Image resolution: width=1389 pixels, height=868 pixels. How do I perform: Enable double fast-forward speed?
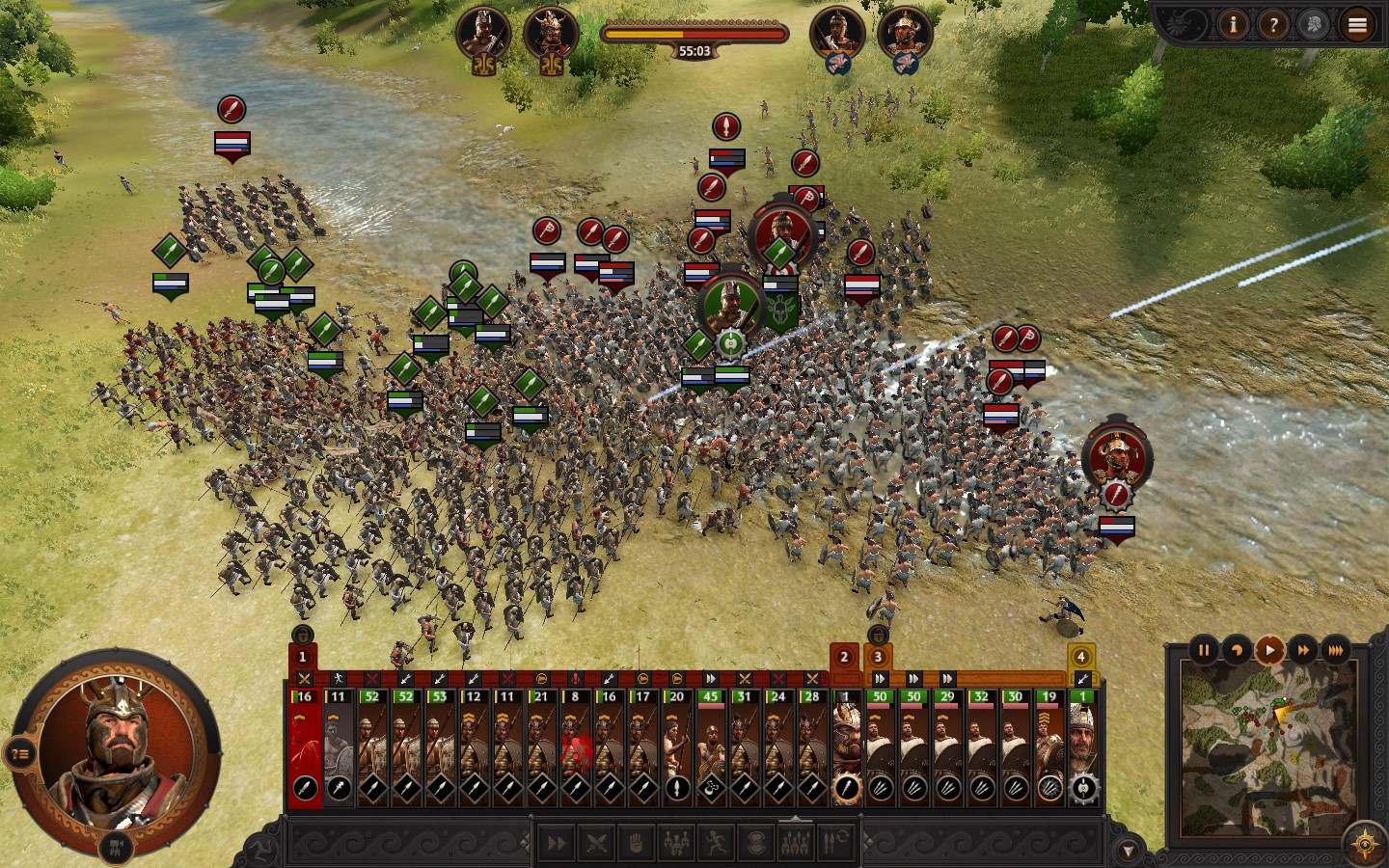(x=1302, y=650)
